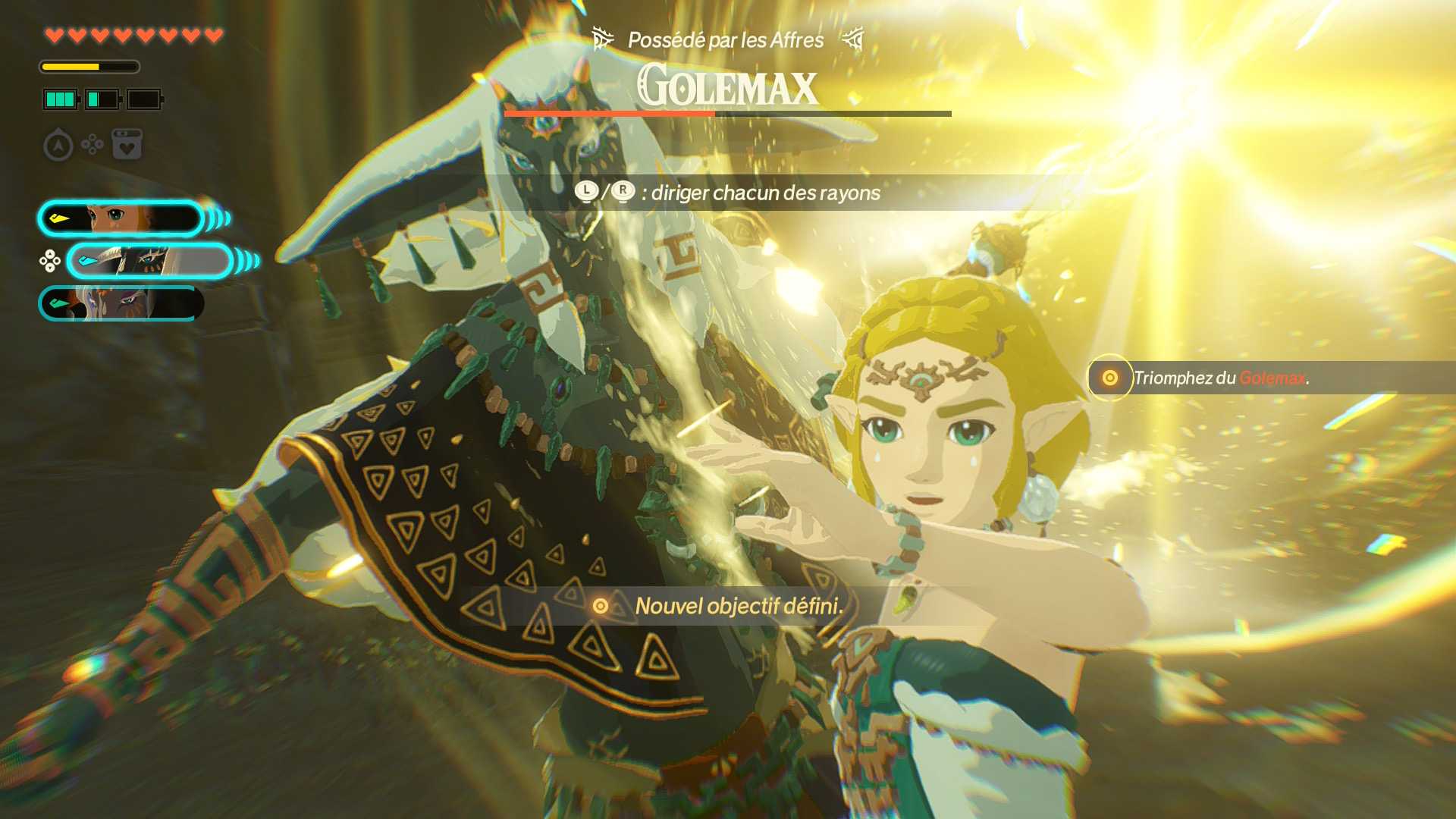Choose the bottom white-furred character portrait
This screenshot has height=819, width=1456.
(x=121, y=304)
